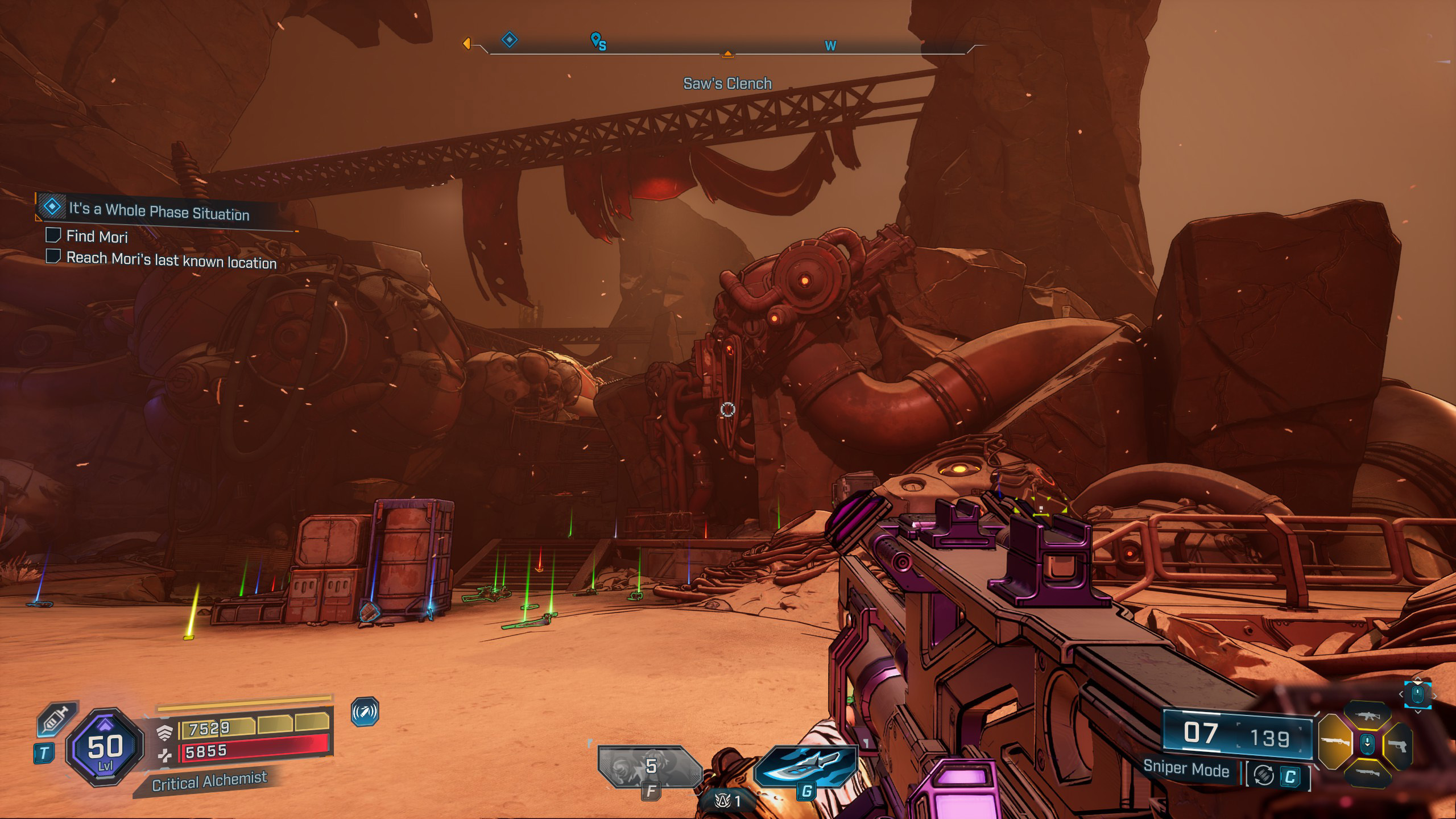The image size is (1456, 819).
Task: Select the blue-framed mouse icon with direction arrows
Action: click(x=1417, y=694)
